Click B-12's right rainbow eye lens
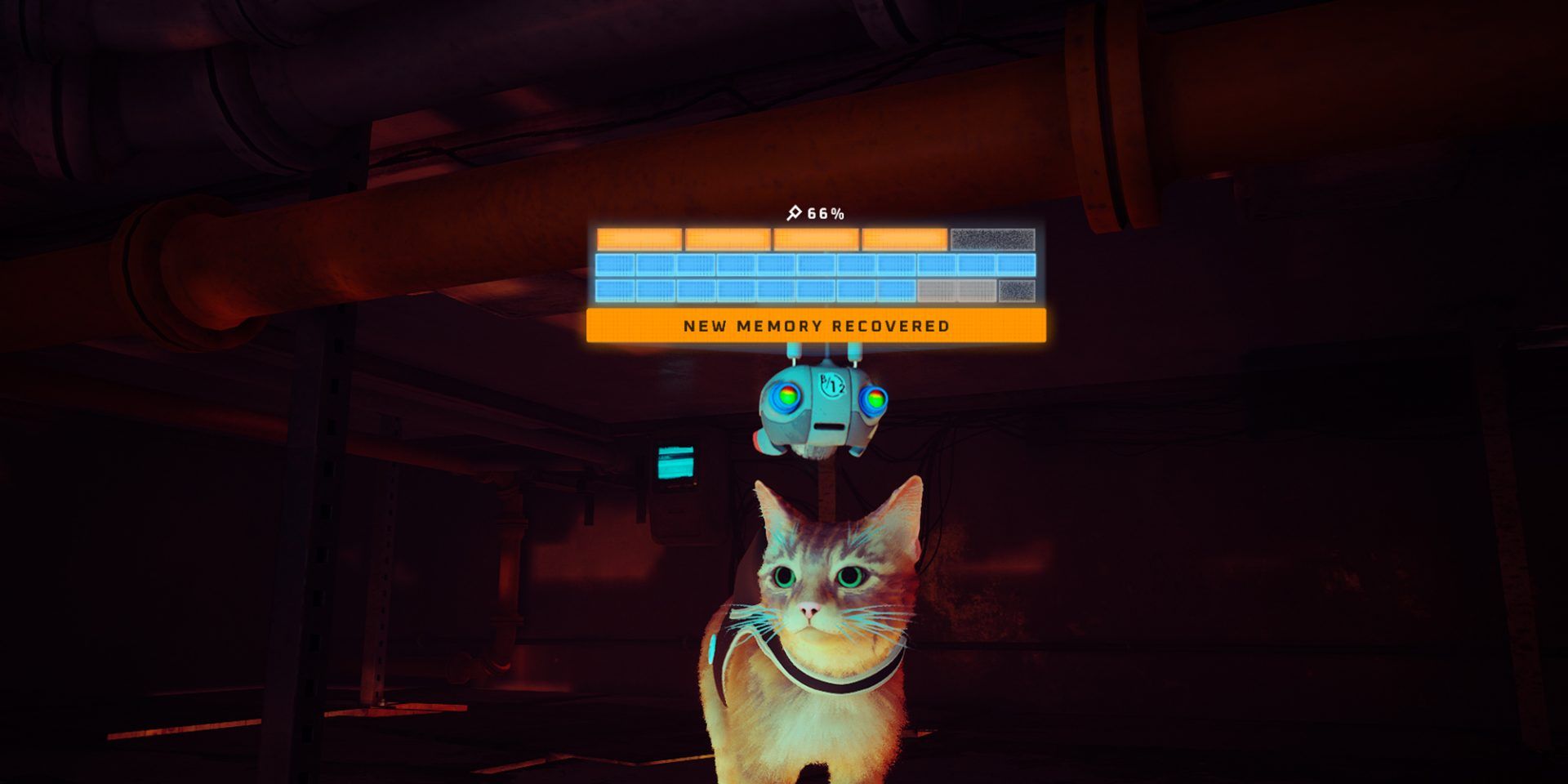Image resolution: width=1568 pixels, height=784 pixels. [875, 398]
